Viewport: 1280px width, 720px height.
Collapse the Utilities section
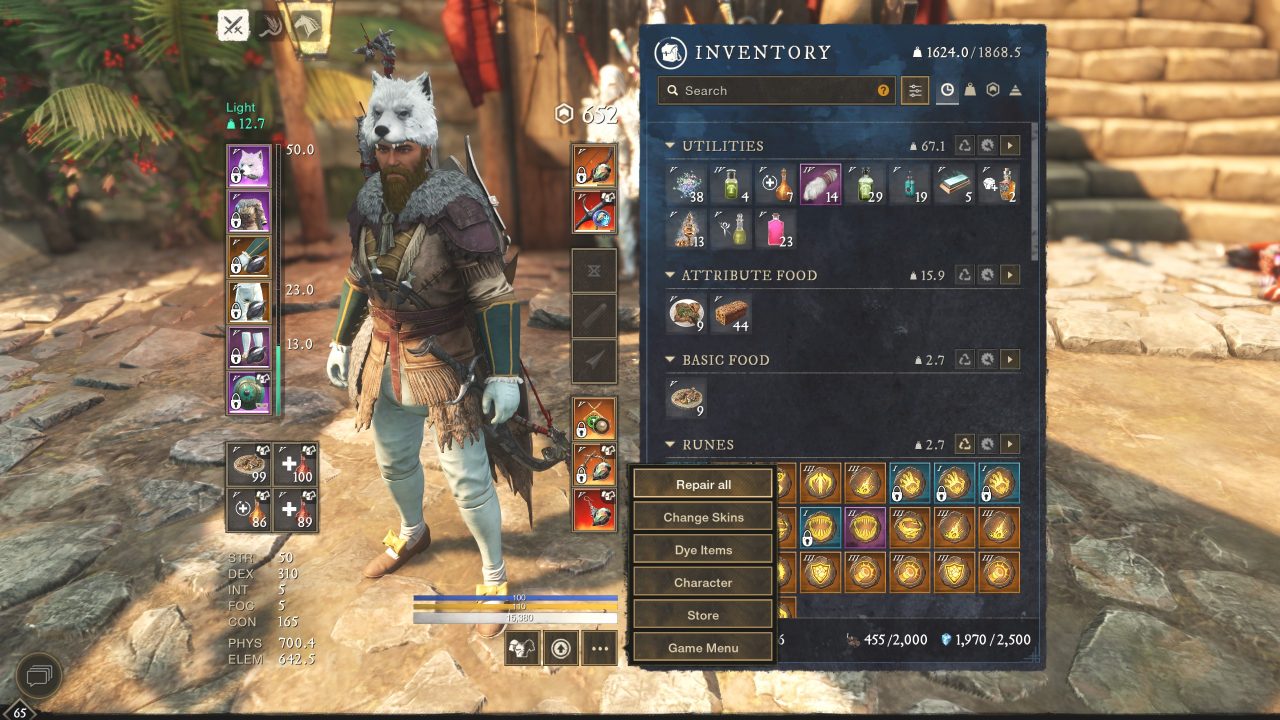click(x=668, y=145)
